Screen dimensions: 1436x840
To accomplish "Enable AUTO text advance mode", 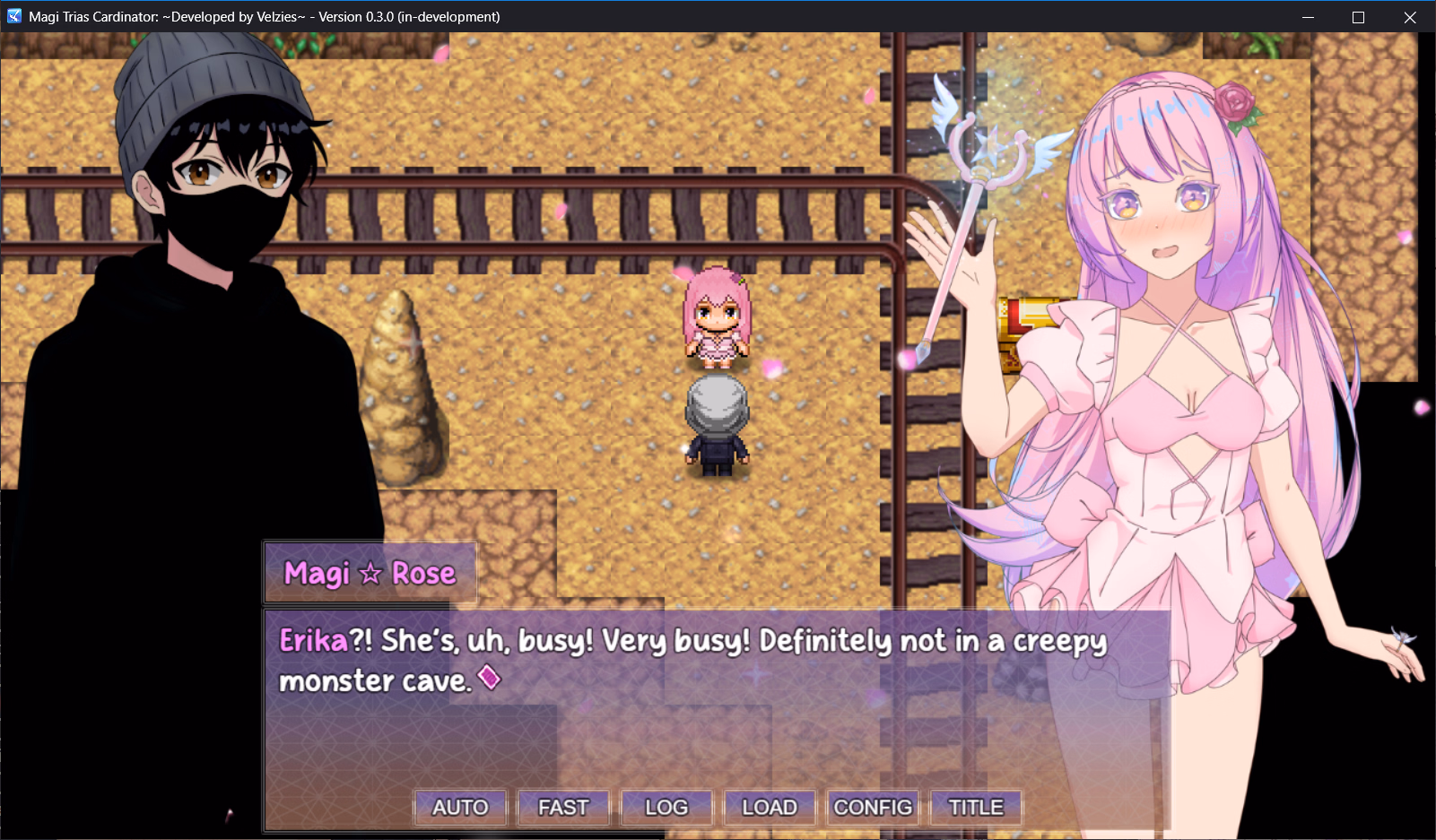I will pyautogui.click(x=460, y=807).
